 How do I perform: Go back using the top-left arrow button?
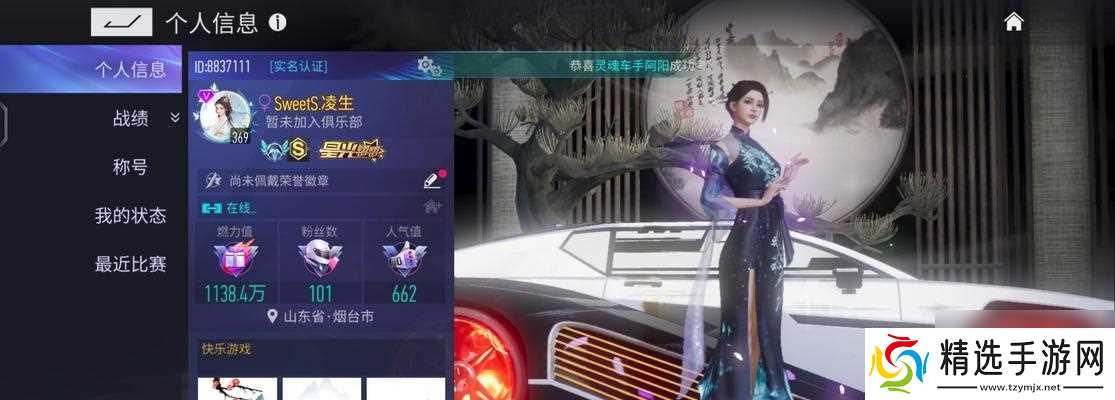121,22
